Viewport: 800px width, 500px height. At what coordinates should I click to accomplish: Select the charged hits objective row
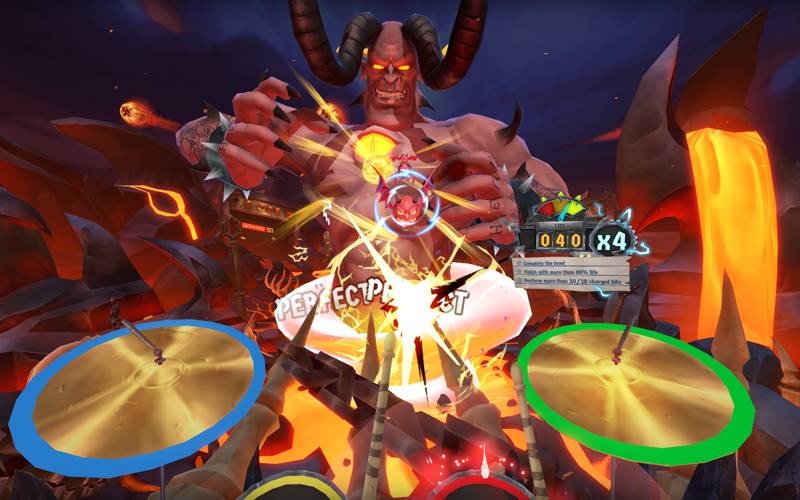click(570, 280)
